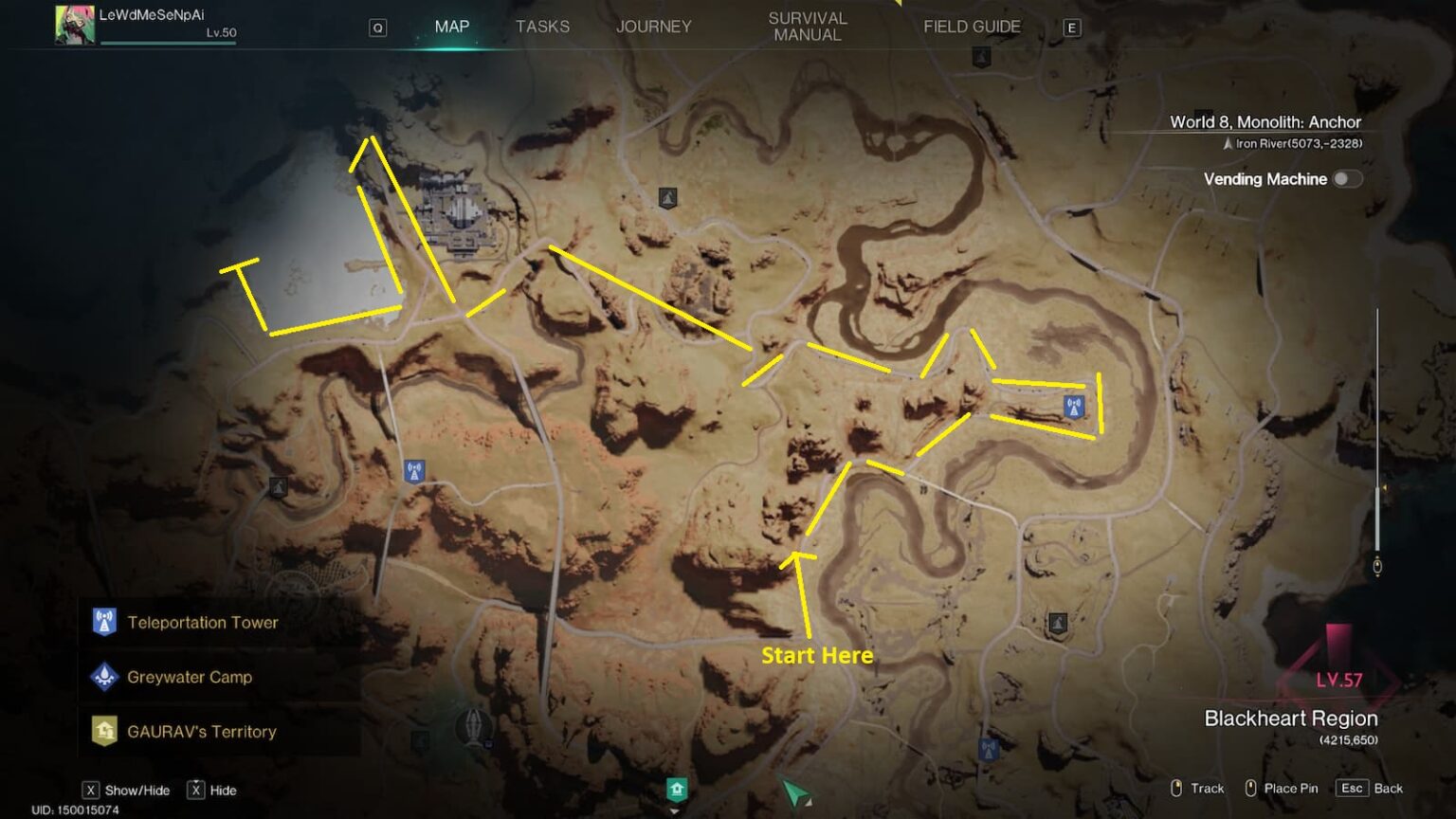The image size is (1456, 819).
Task: Click the Teleportation Tower icon on the western map
Action: coord(414,468)
